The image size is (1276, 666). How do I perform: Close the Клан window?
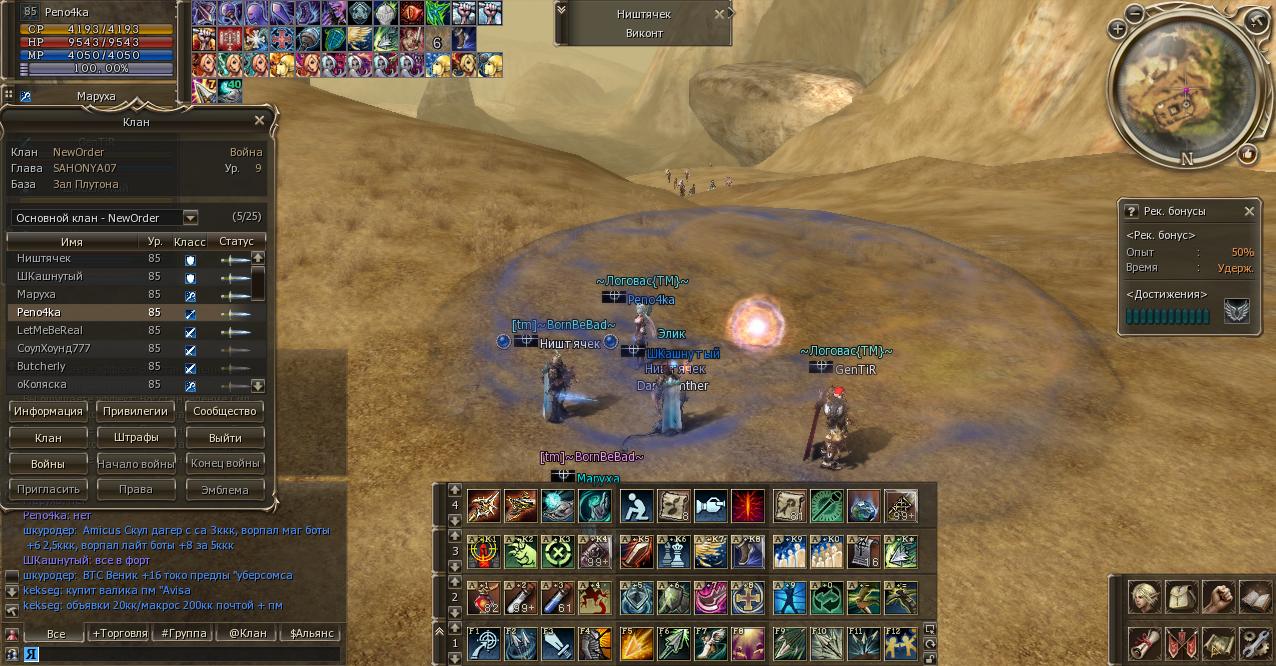point(259,121)
